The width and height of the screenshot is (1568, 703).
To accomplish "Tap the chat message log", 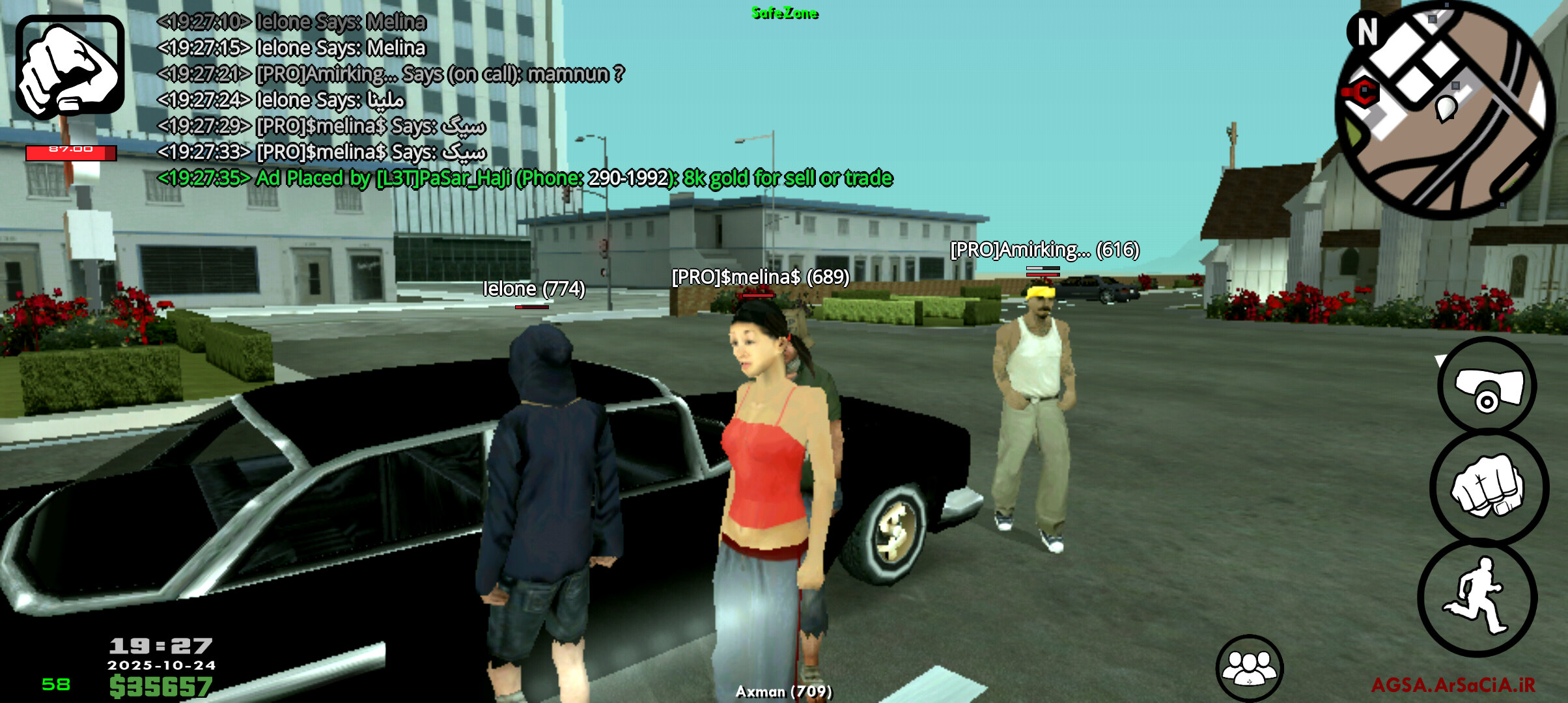I will point(456,100).
